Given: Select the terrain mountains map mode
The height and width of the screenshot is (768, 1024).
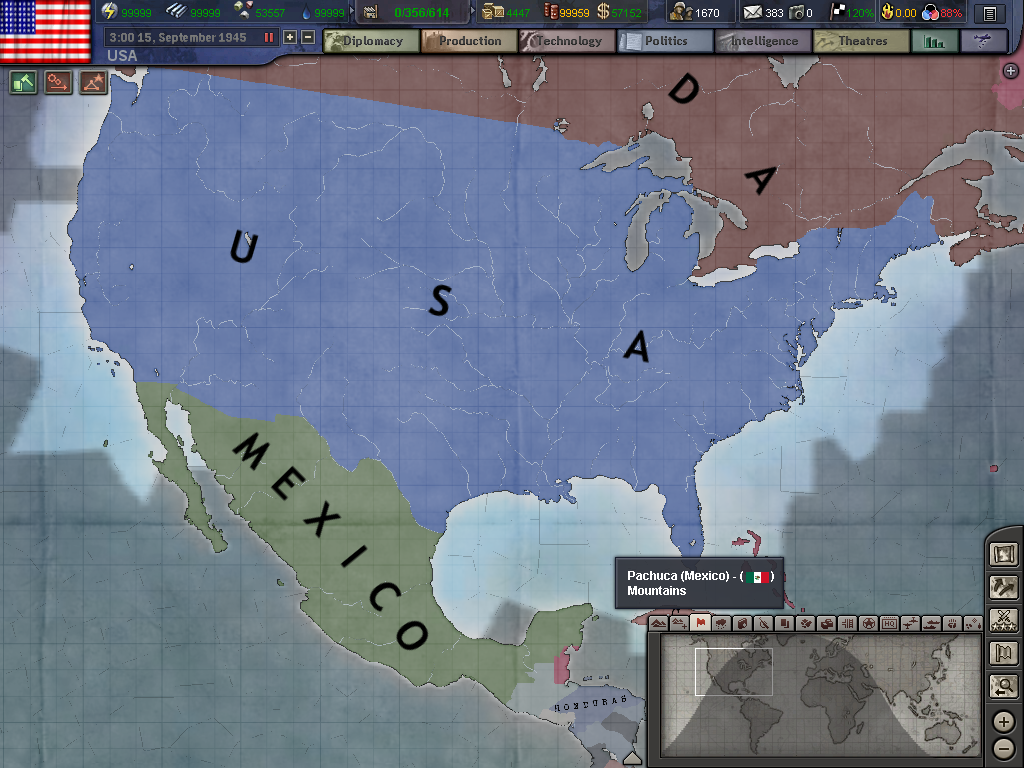Looking at the screenshot, I should point(658,623).
